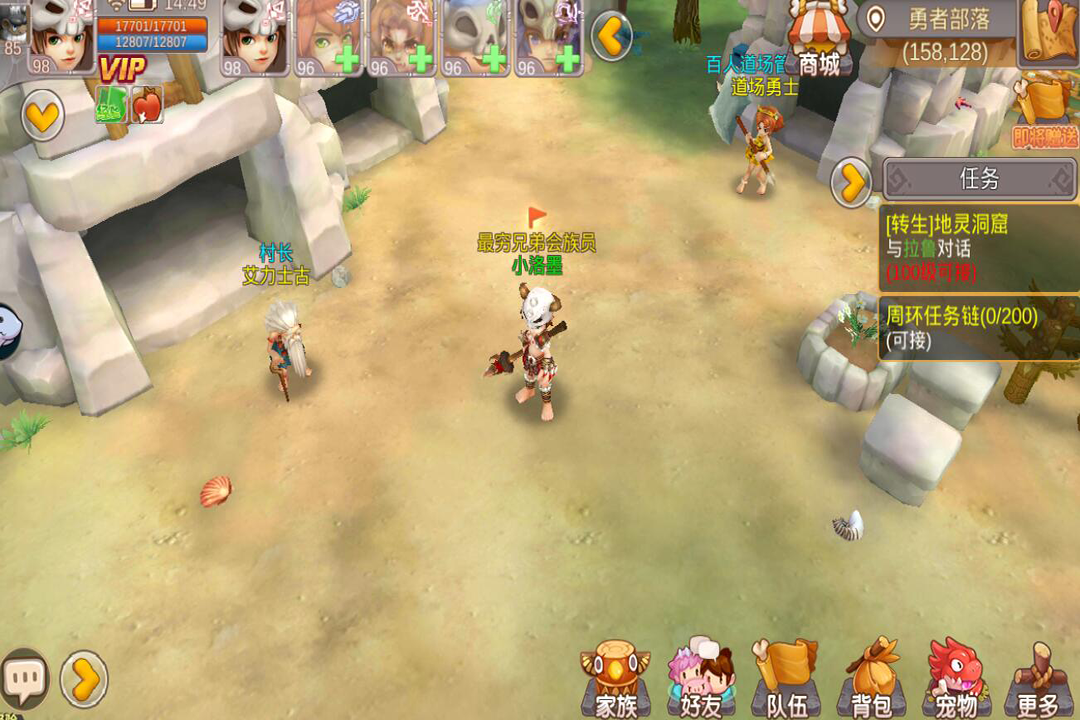Expand the yellow down-arrow under the player portrait
The image size is (1080, 720).
43,117
